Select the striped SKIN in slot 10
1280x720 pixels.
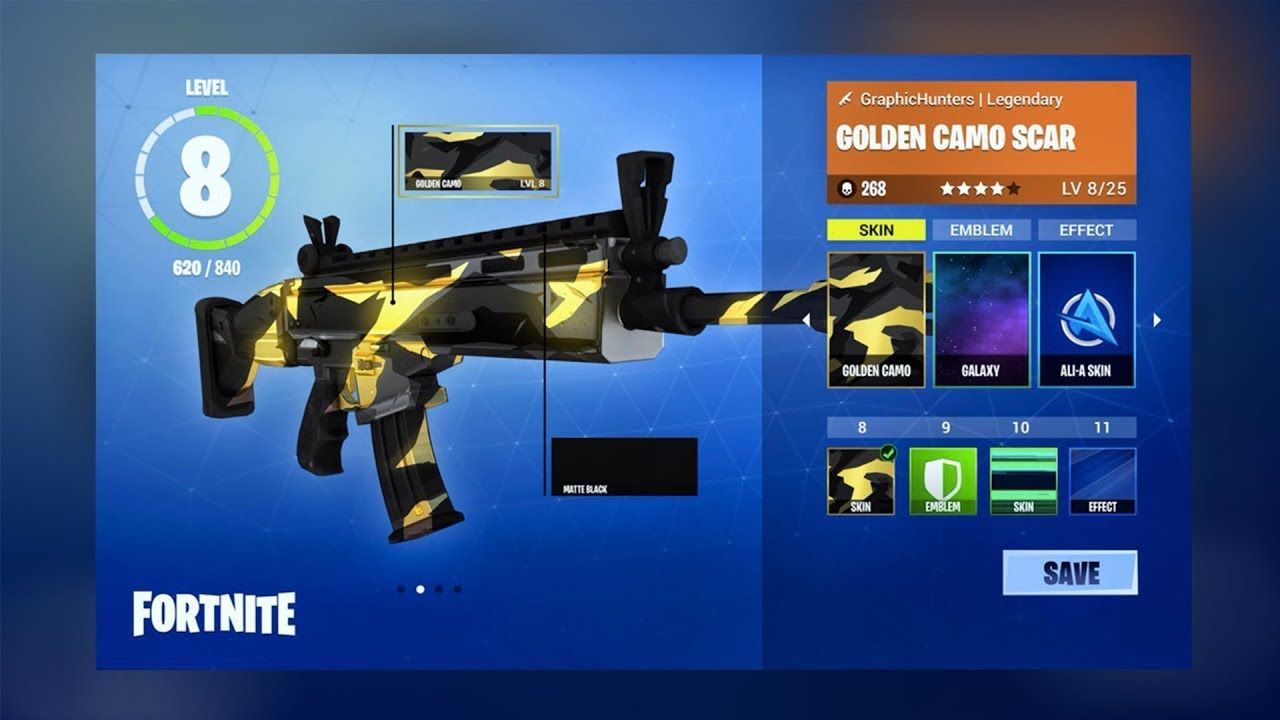1025,481
